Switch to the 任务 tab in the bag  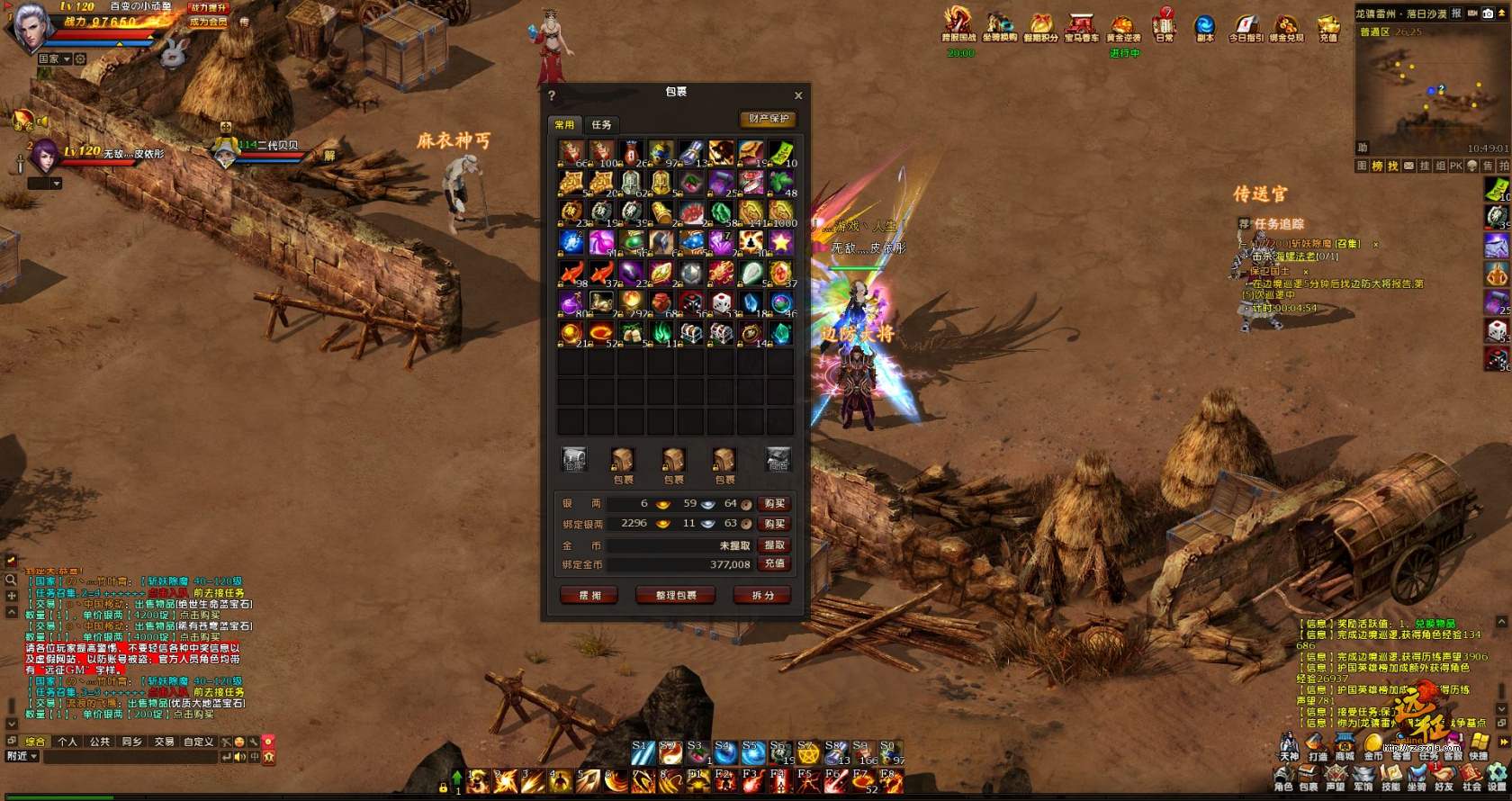[x=601, y=124]
